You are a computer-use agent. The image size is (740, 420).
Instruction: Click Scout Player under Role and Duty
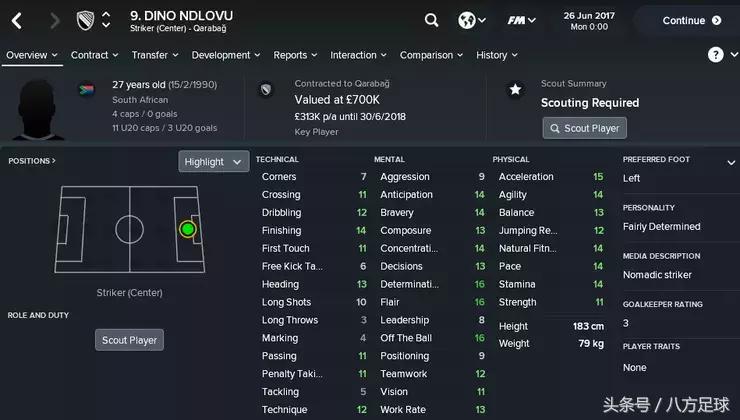coord(130,340)
